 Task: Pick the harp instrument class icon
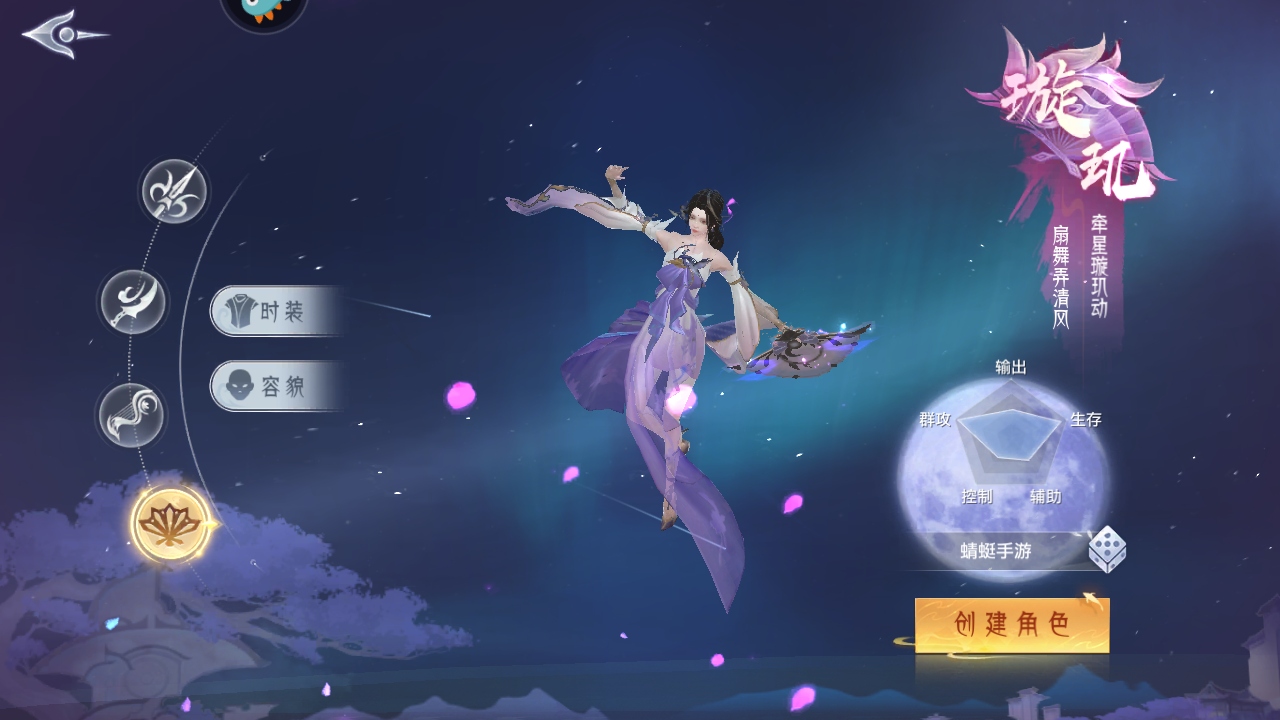[131, 415]
